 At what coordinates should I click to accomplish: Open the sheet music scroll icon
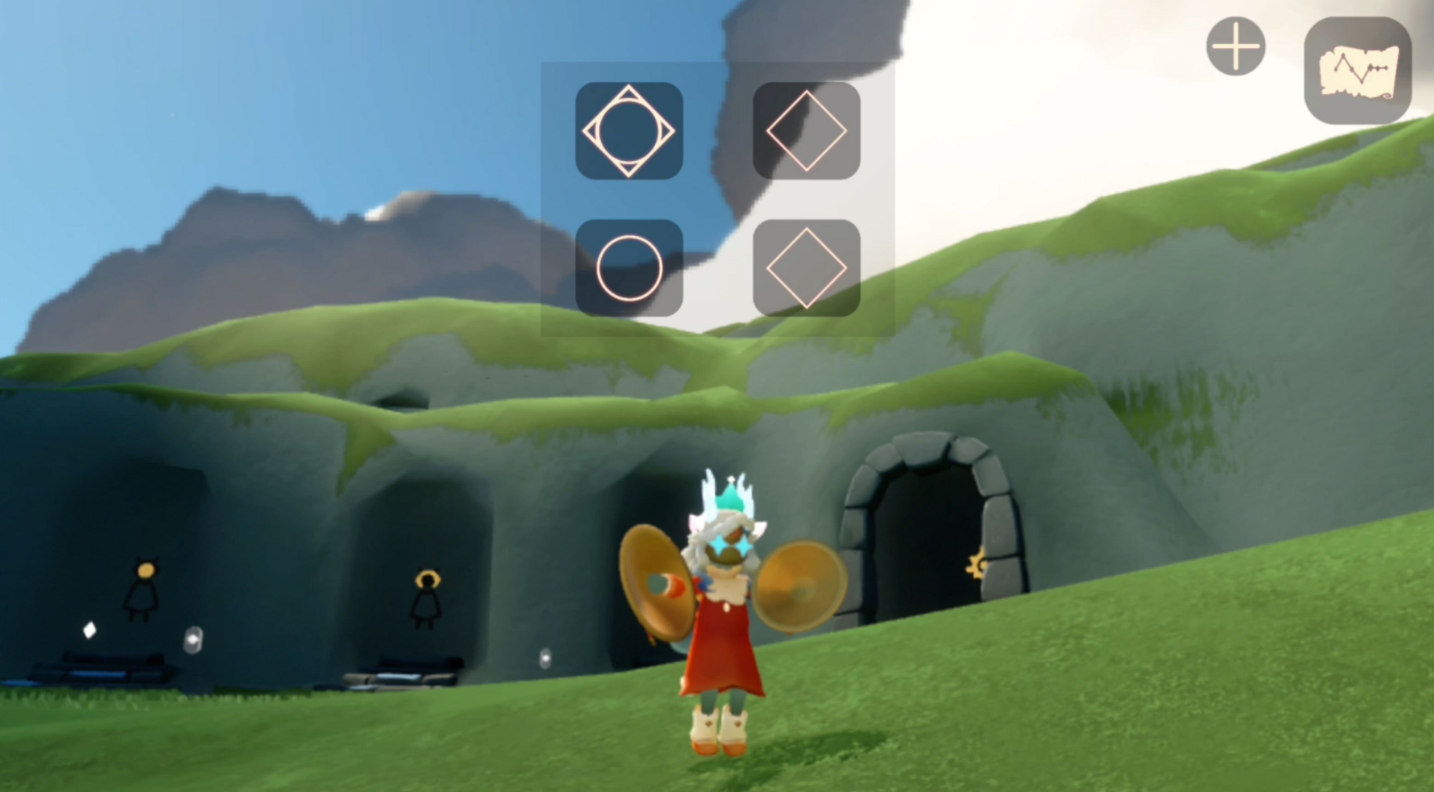1357,71
